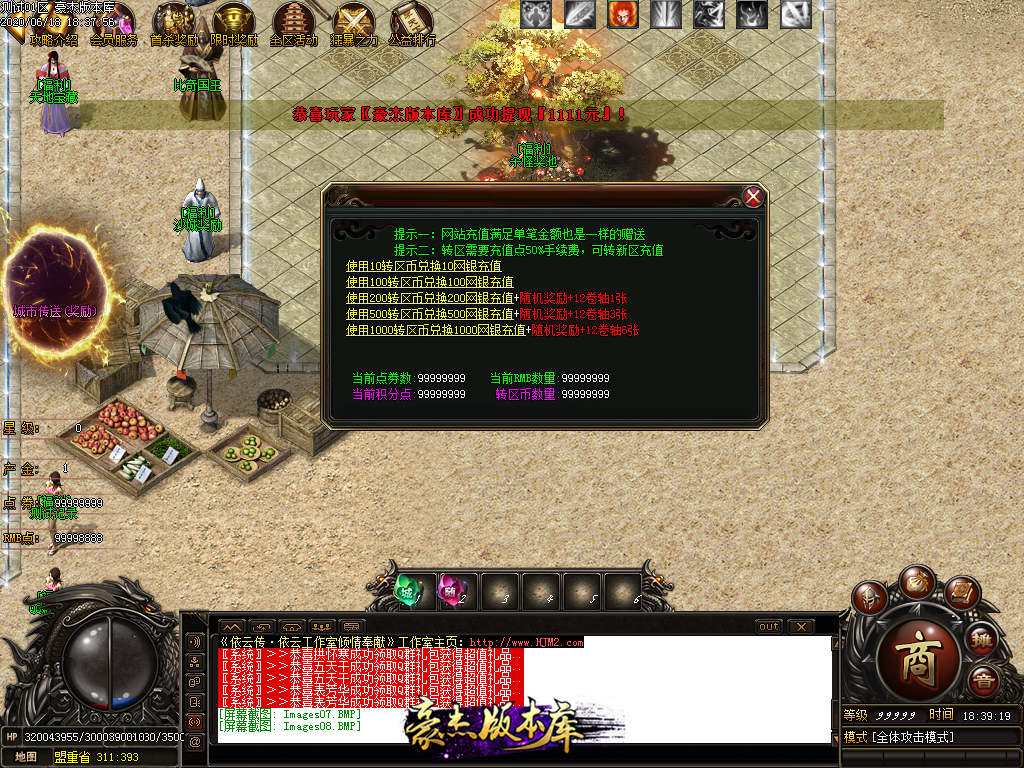
Task: Open the 限时奖励 timed rewards
Action: (234, 24)
